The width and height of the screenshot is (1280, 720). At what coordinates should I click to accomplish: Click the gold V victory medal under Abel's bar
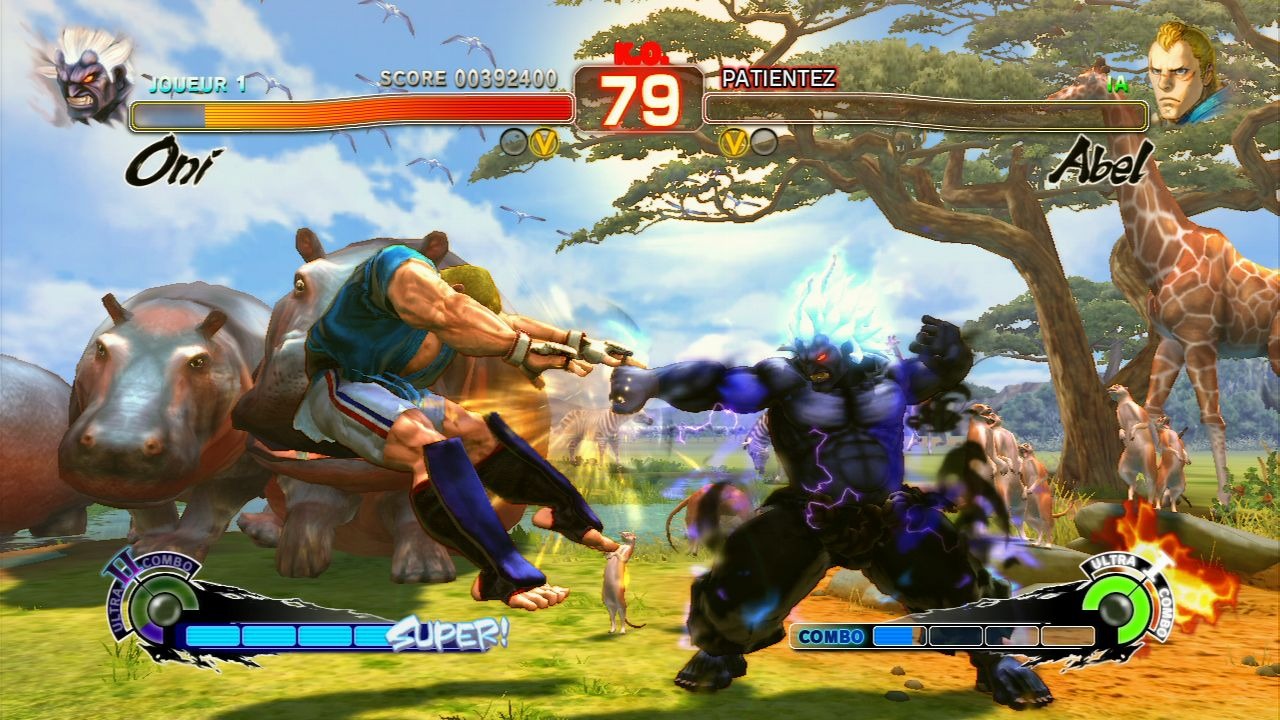click(x=733, y=143)
